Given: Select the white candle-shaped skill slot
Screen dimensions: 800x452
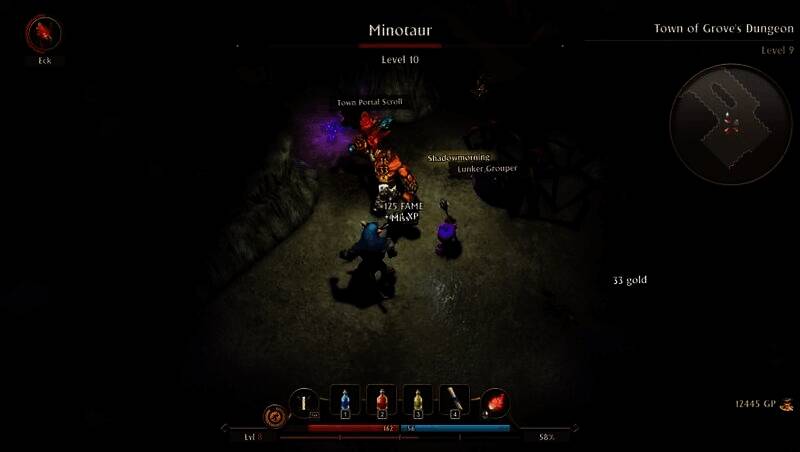Looking at the screenshot, I should coord(303,402).
